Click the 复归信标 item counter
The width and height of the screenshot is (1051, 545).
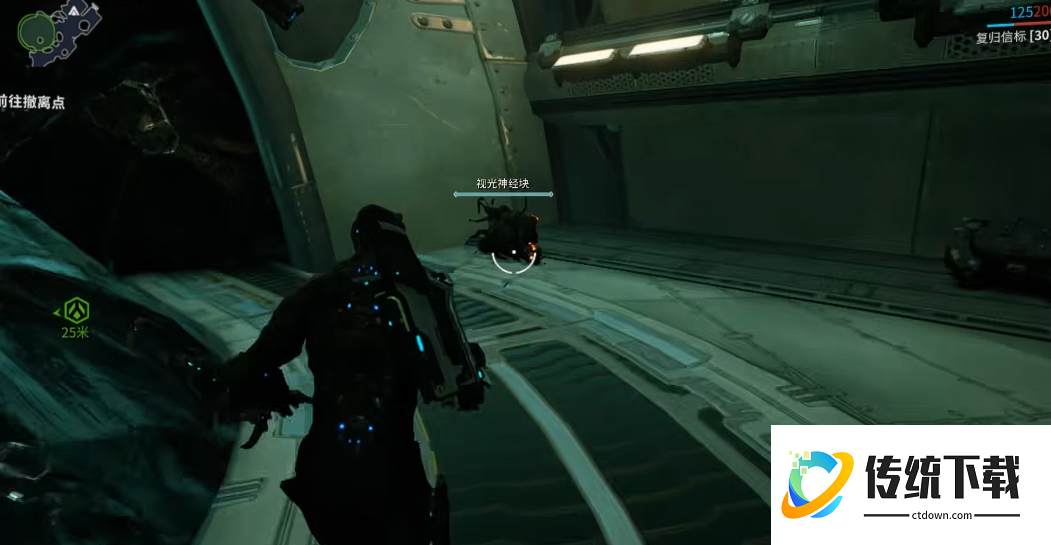point(1013,38)
